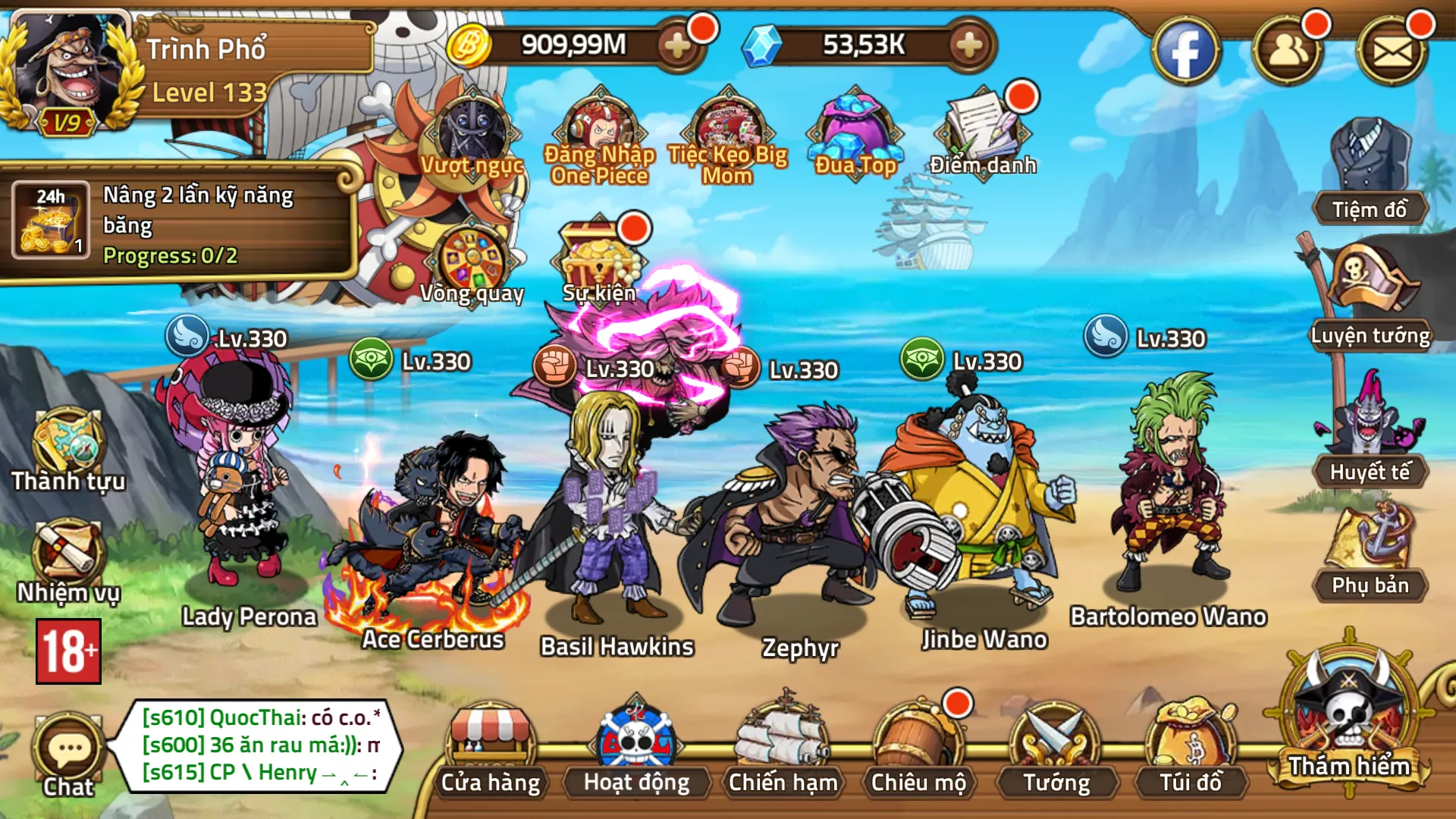This screenshot has height=819, width=1456.
Task: Open the Sự kiện treasure chest events
Action: (x=599, y=254)
